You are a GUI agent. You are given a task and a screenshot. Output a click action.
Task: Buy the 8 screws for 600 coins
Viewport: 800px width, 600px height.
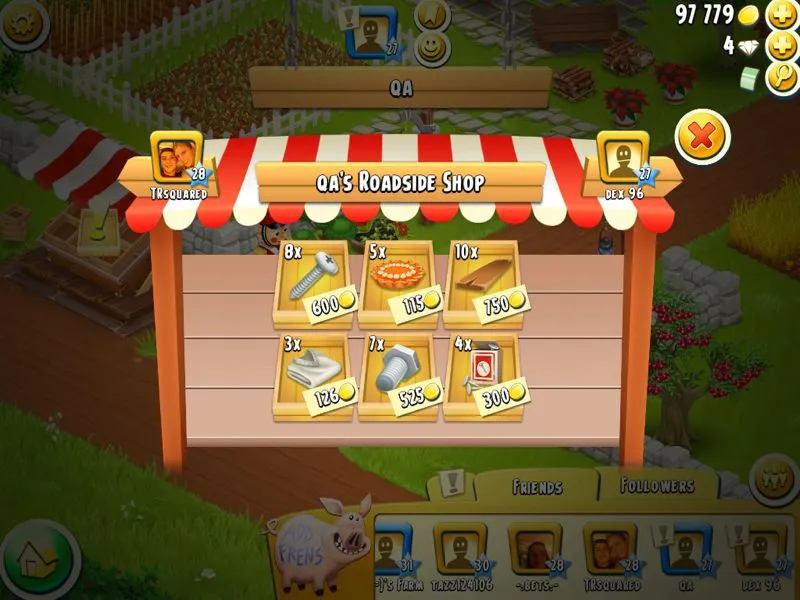pos(312,284)
